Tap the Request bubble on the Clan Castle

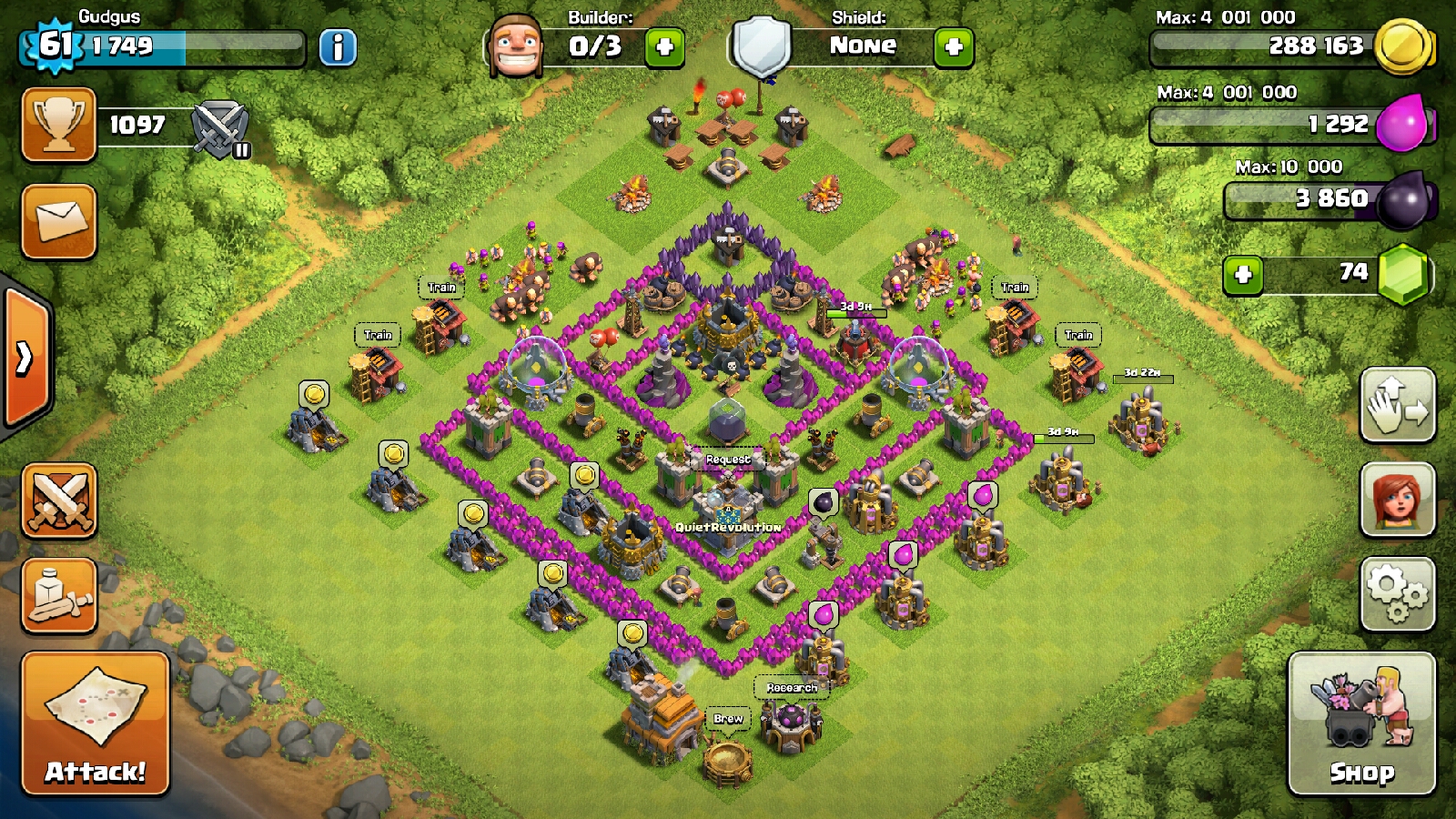tap(728, 460)
